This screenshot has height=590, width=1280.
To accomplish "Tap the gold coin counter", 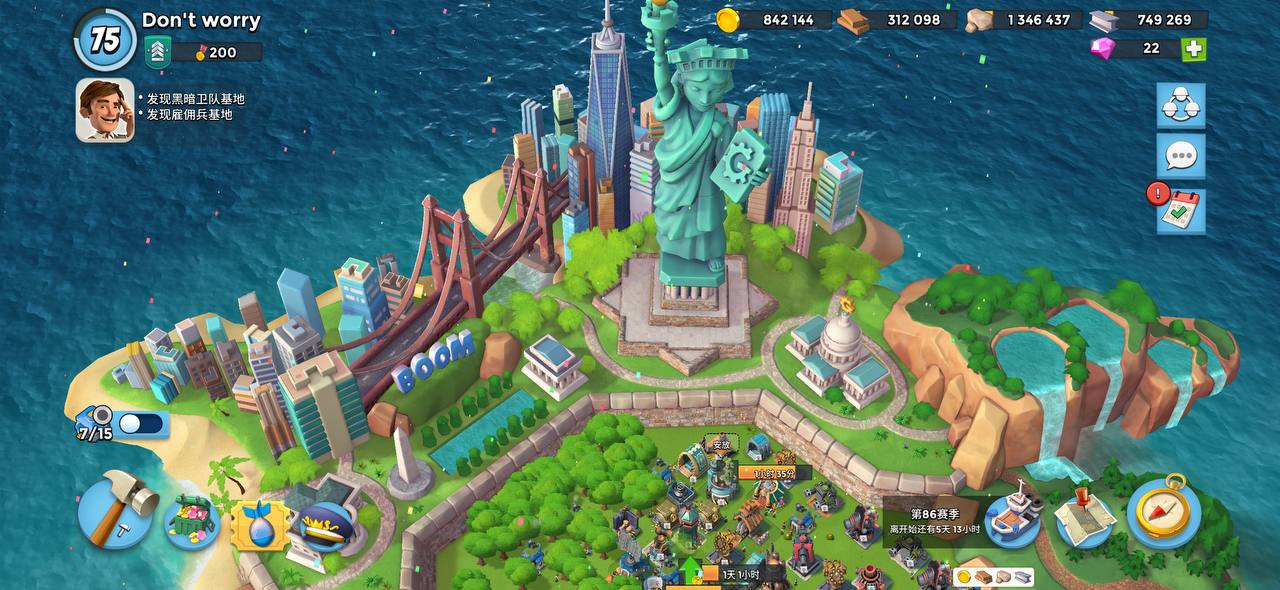I will (x=773, y=20).
